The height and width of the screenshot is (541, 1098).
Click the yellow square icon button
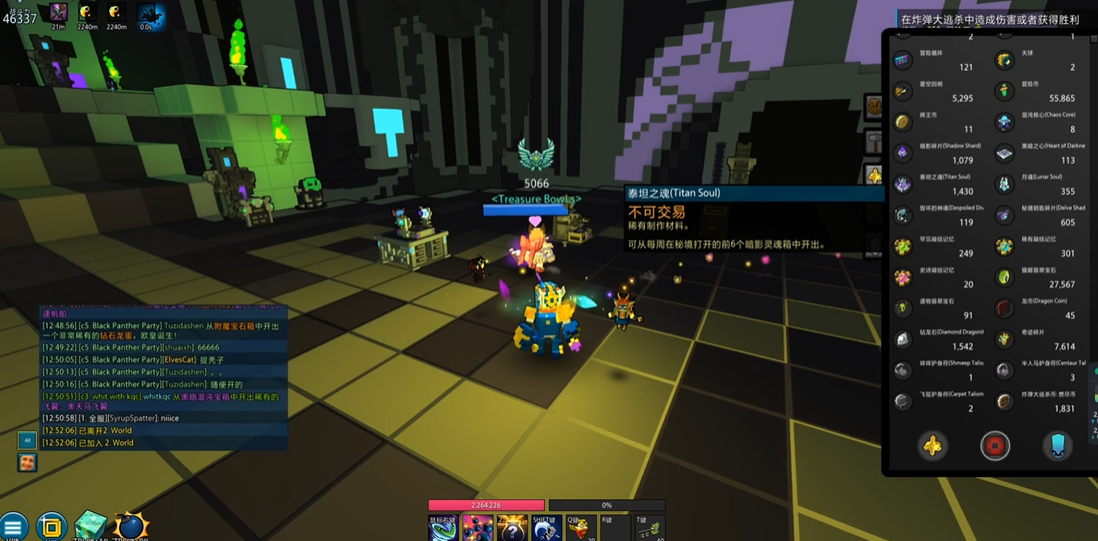(x=51, y=526)
